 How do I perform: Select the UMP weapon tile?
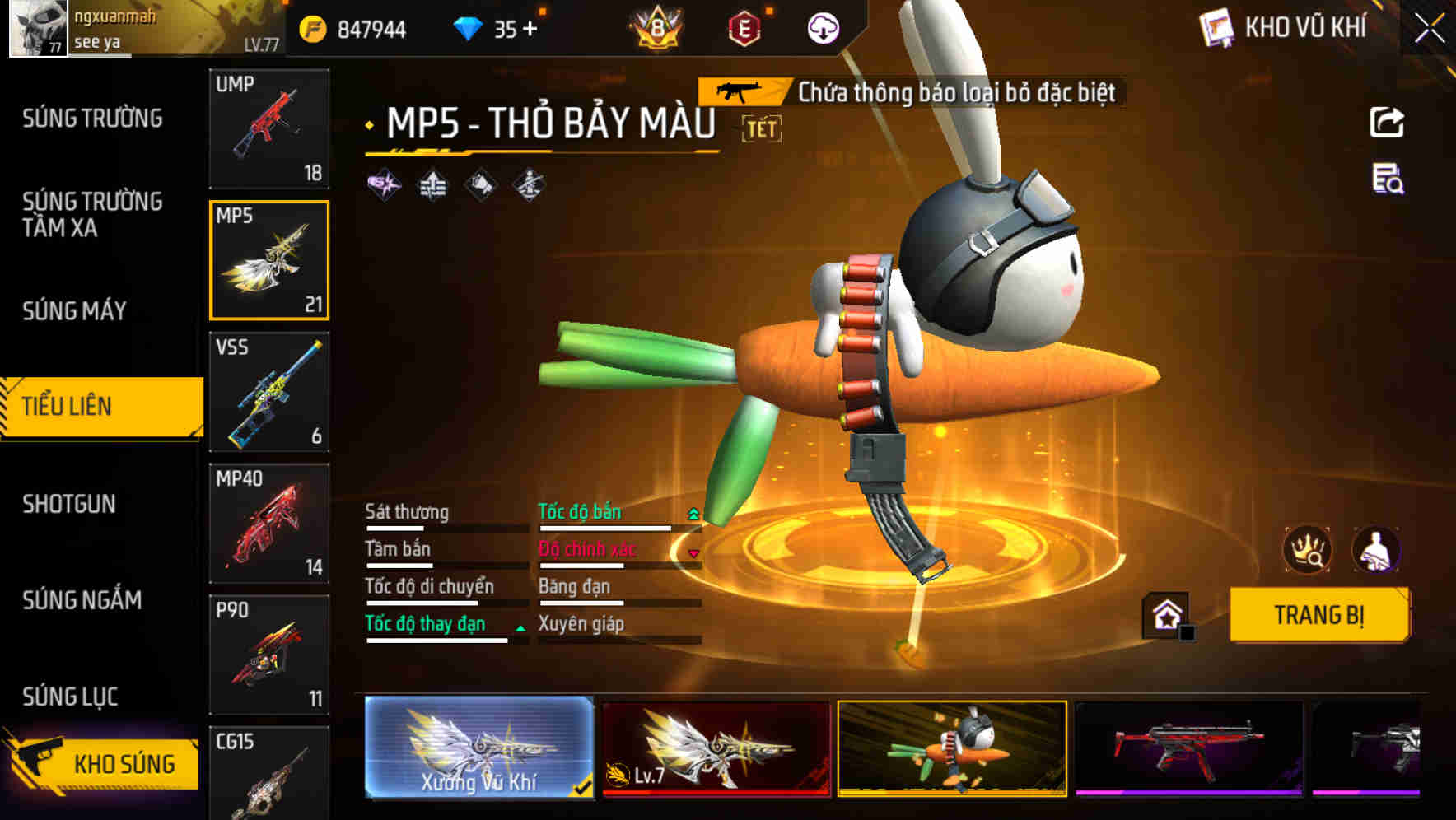(x=269, y=128)
